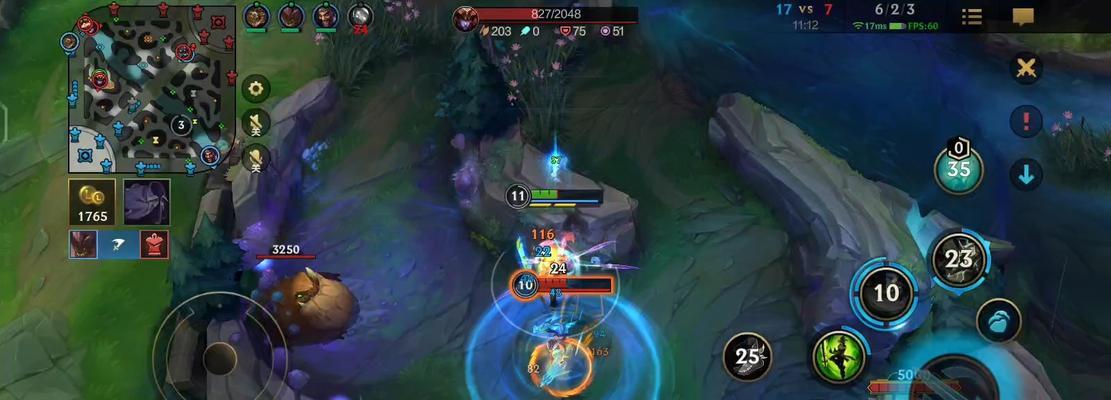Toggle the upper muted speaker button
Image resolution: width=1111 pixels, height=400 pixels.
[256, 123]
